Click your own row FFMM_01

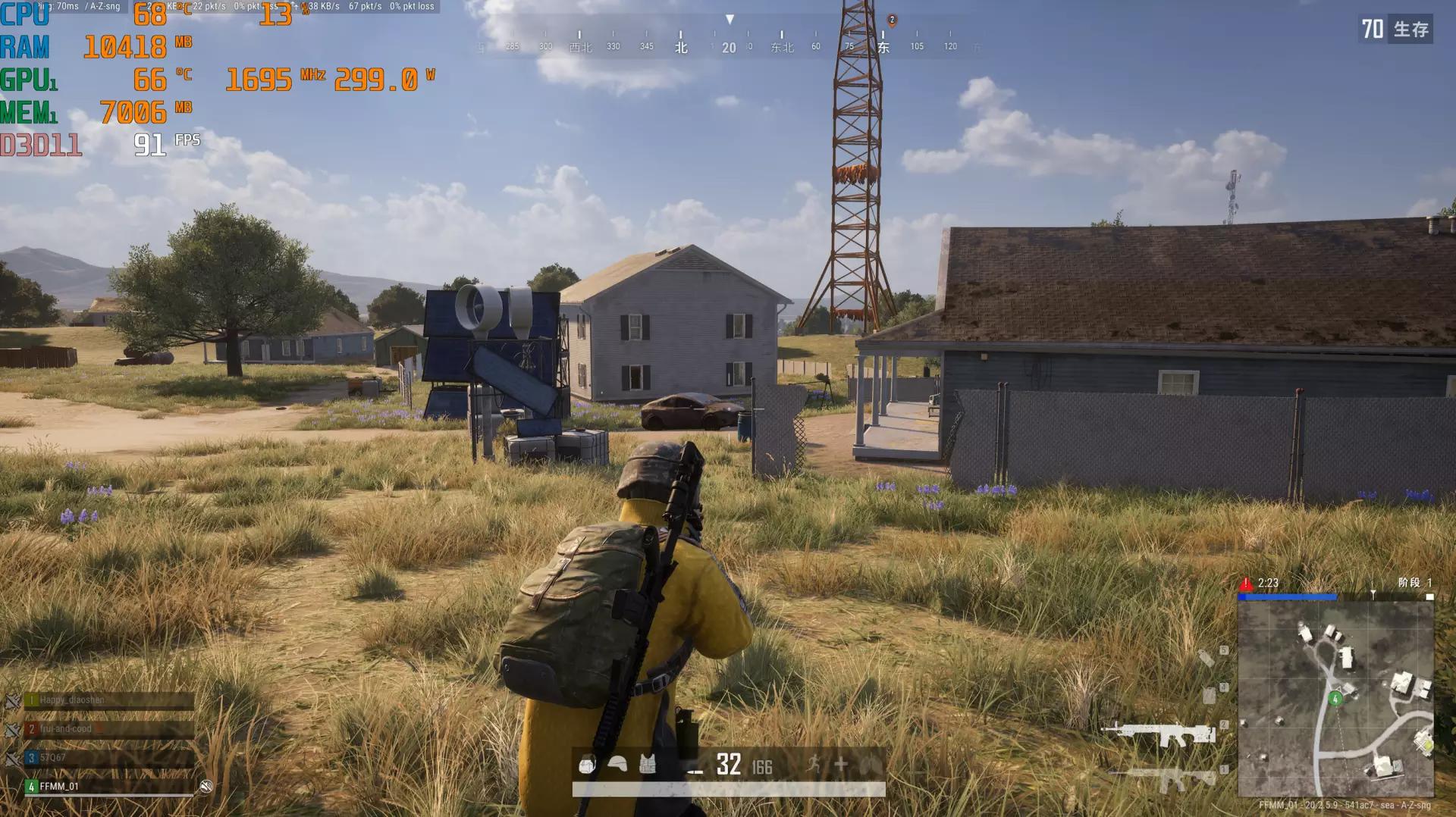coord(106,786)
